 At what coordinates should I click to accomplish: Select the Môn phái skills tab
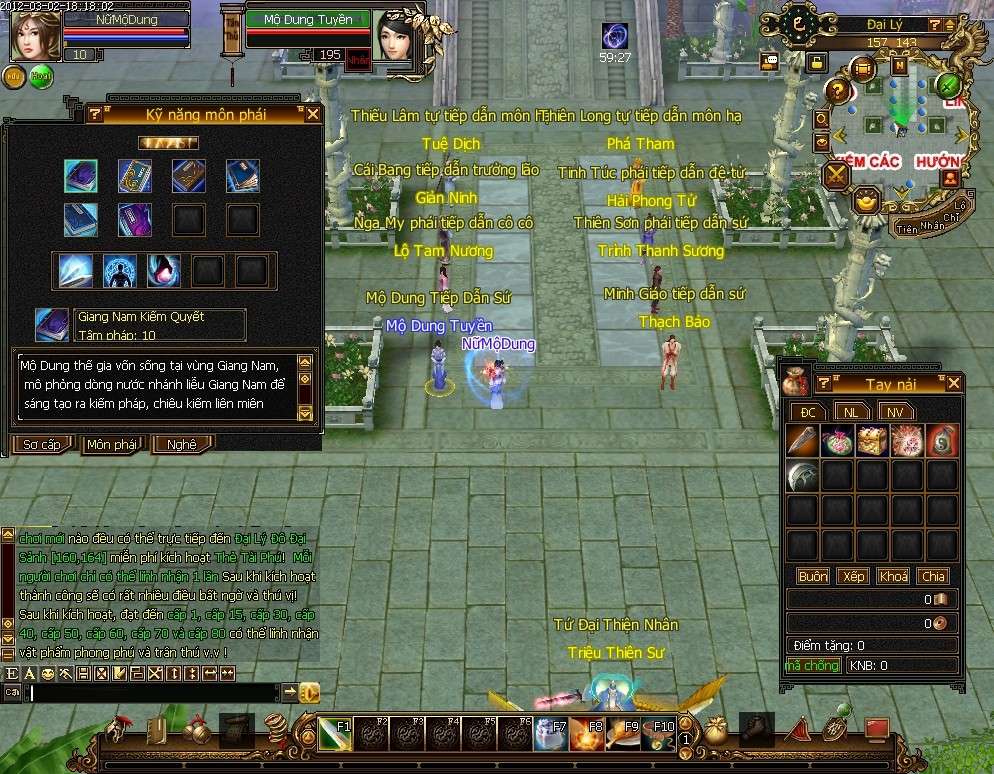pyautogui.click(x=112, y=444)
